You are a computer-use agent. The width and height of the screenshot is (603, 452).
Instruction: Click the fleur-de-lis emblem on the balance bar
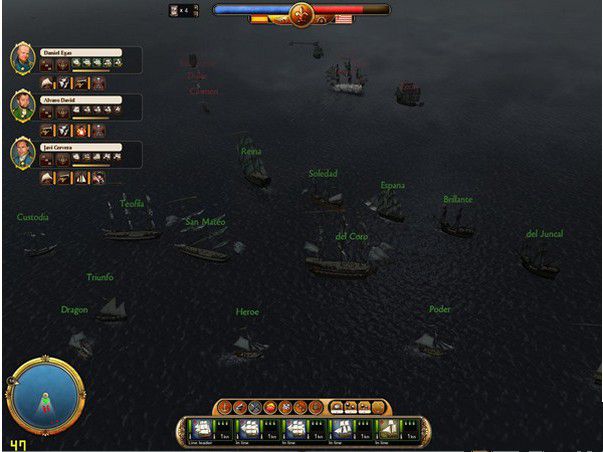(x=301, y=13)
